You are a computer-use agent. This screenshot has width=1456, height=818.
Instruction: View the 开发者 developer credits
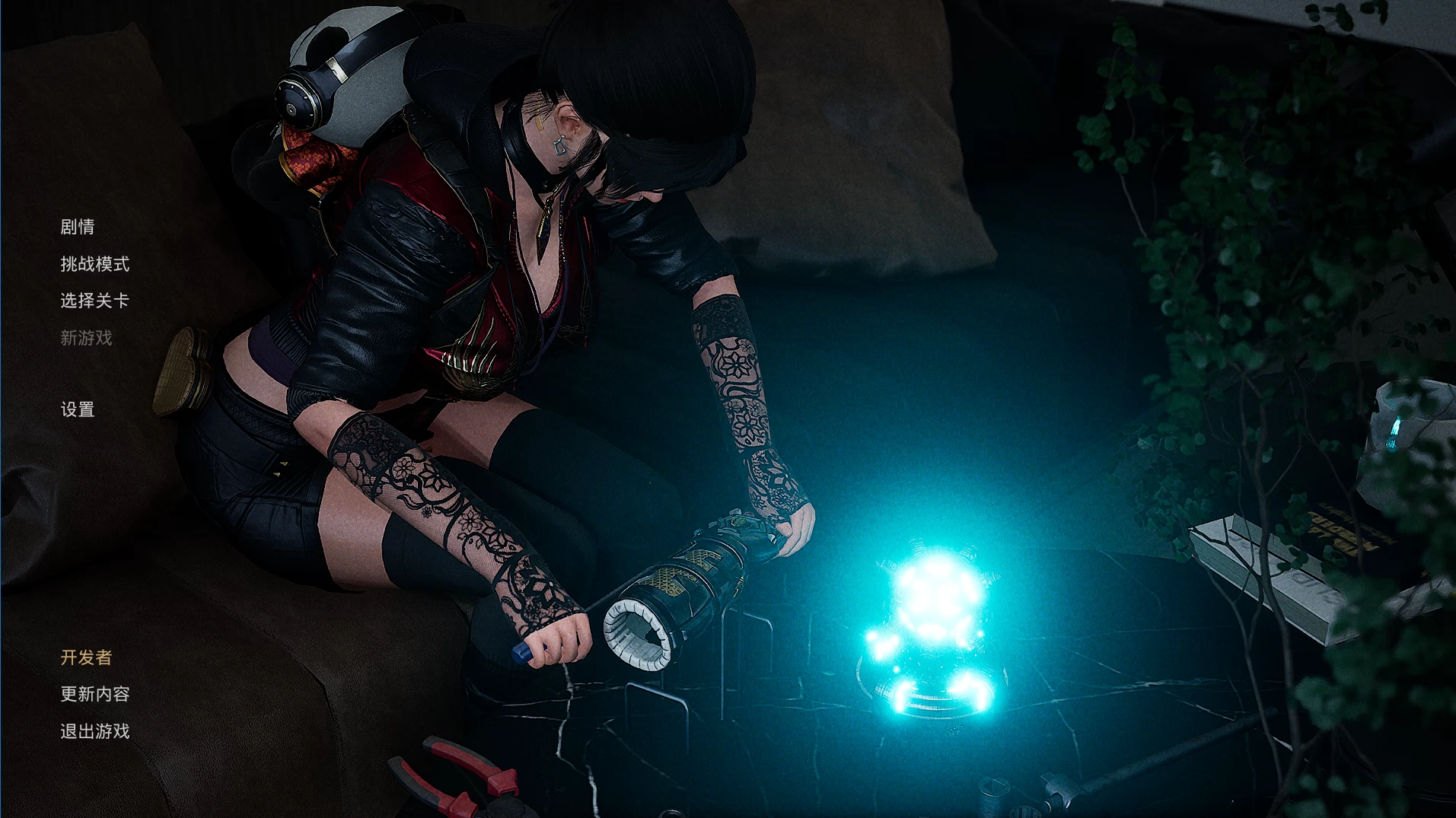coord(86,657)
